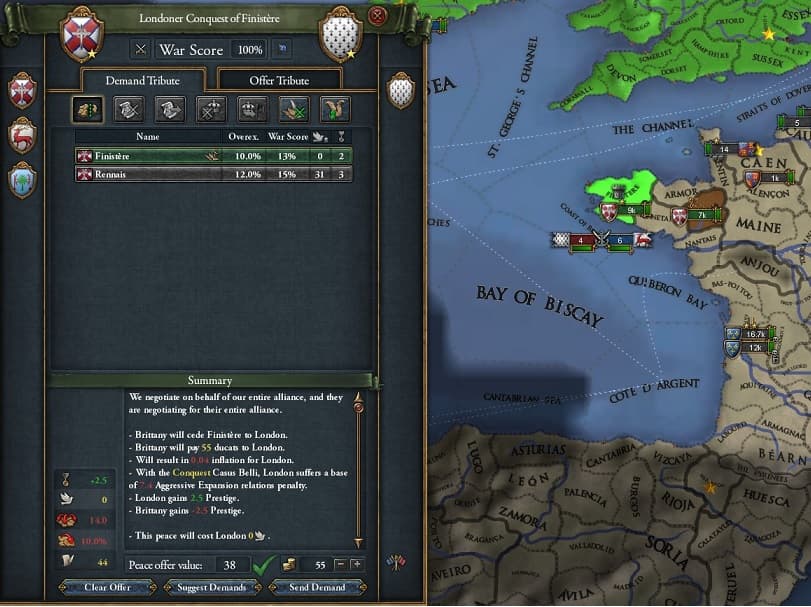
Task: Sort provinces by Overextension column
Action: [243, 136]
